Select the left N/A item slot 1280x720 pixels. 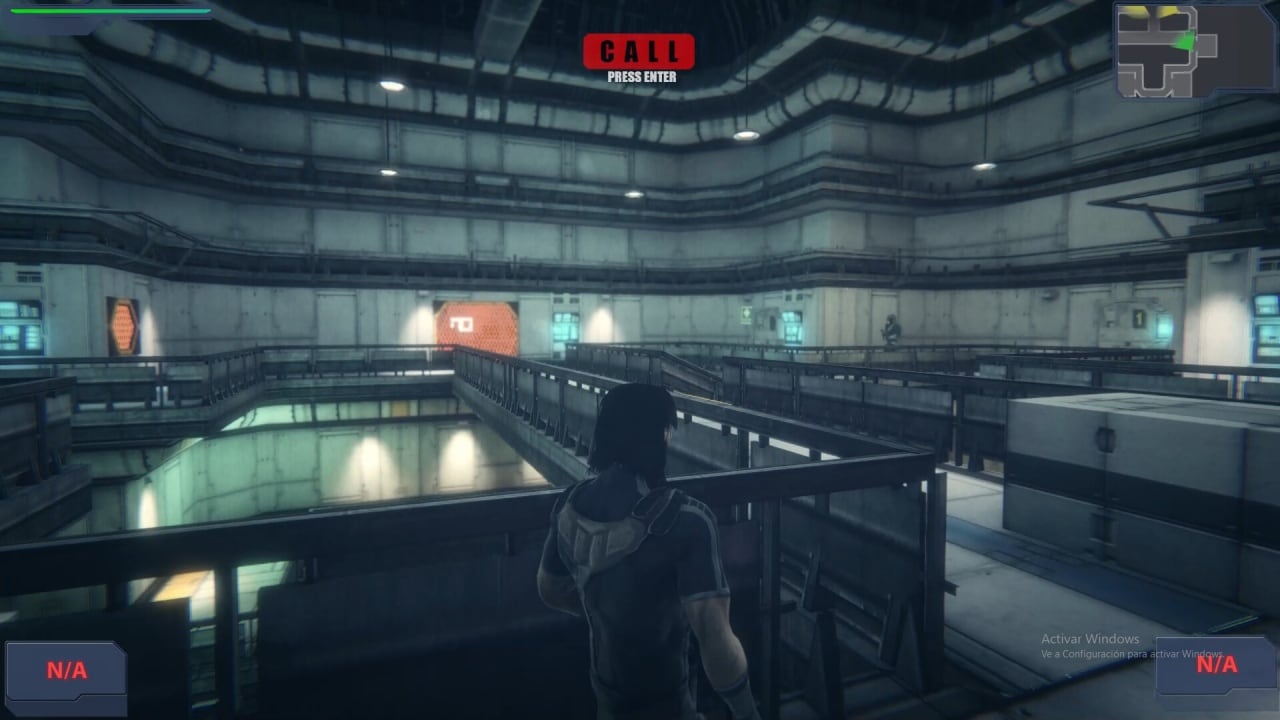tap(66, 671)
